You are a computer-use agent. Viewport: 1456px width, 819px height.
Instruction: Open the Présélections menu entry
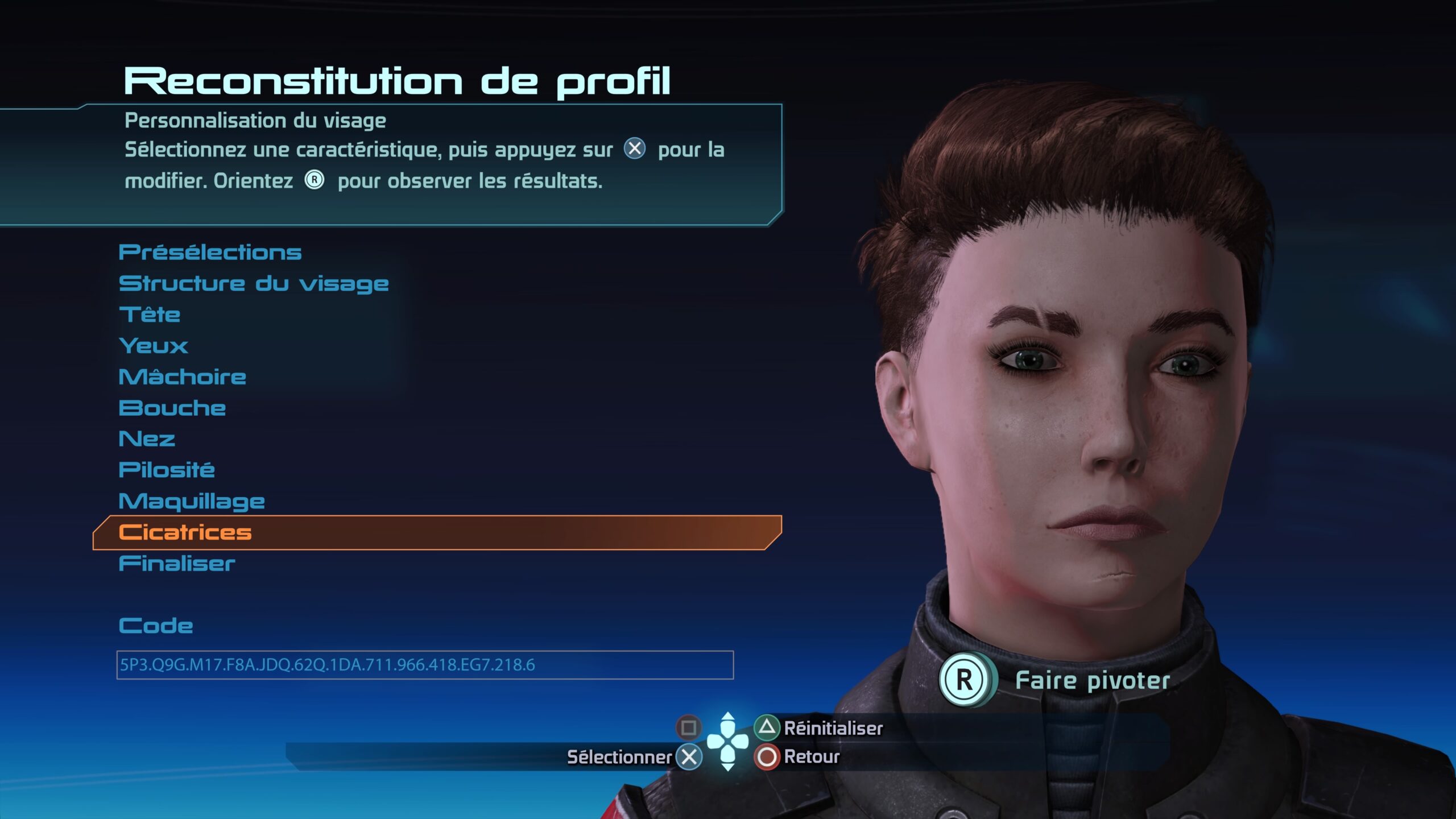point(210,253)
